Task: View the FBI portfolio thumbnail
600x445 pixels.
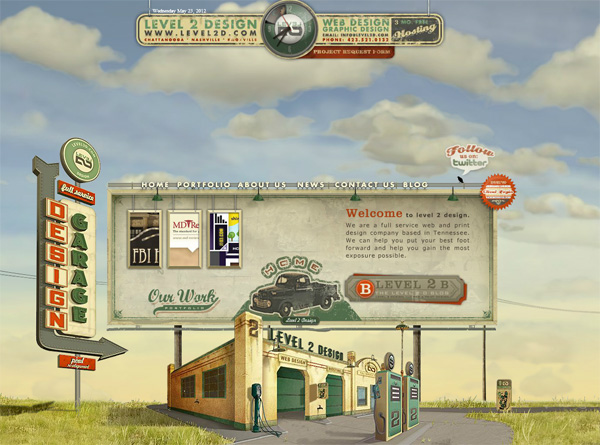Action: (143, 240)
